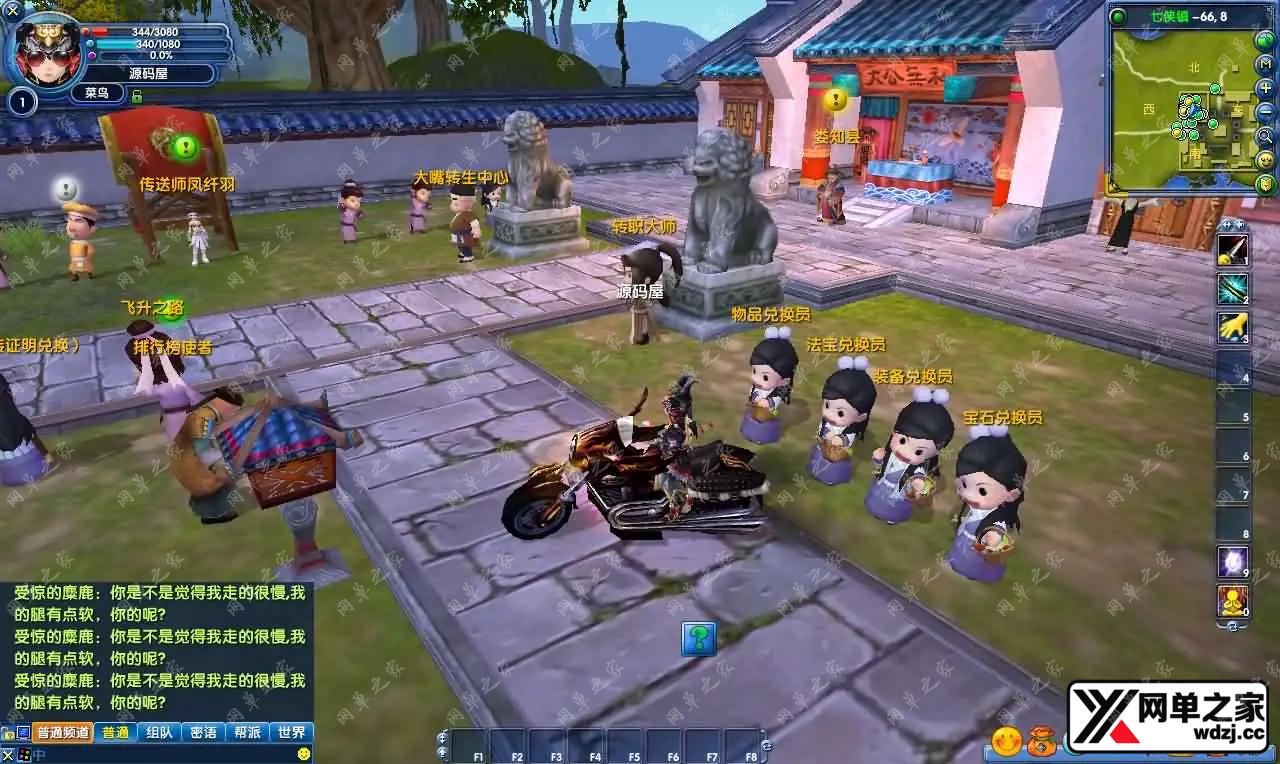Switch to the 组队 chat tab
This screenshot has width=1280, height=764.
point(158,732)
